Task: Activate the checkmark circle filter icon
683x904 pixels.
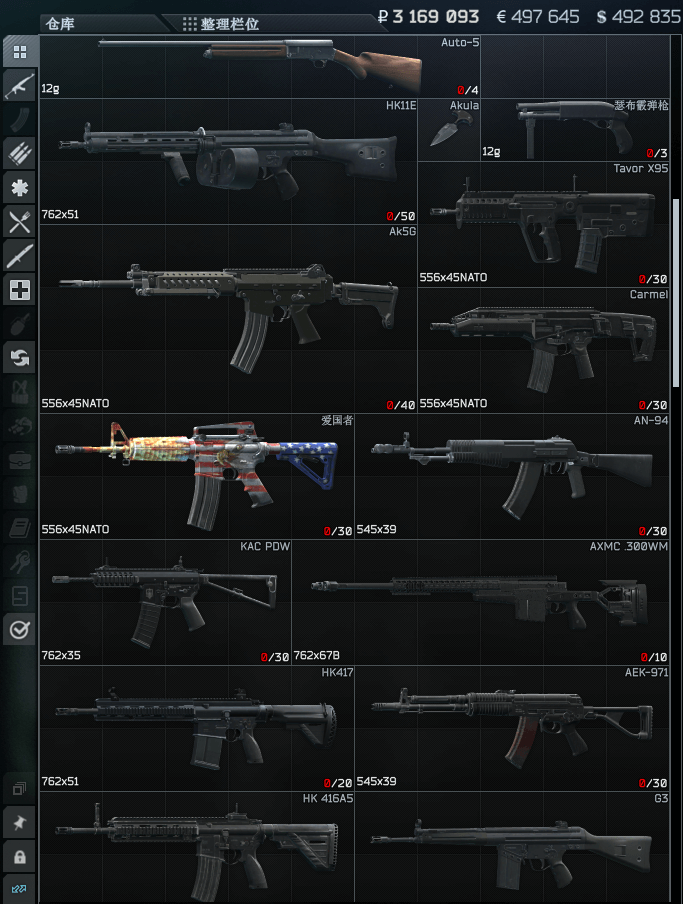Action: [19, 629]
